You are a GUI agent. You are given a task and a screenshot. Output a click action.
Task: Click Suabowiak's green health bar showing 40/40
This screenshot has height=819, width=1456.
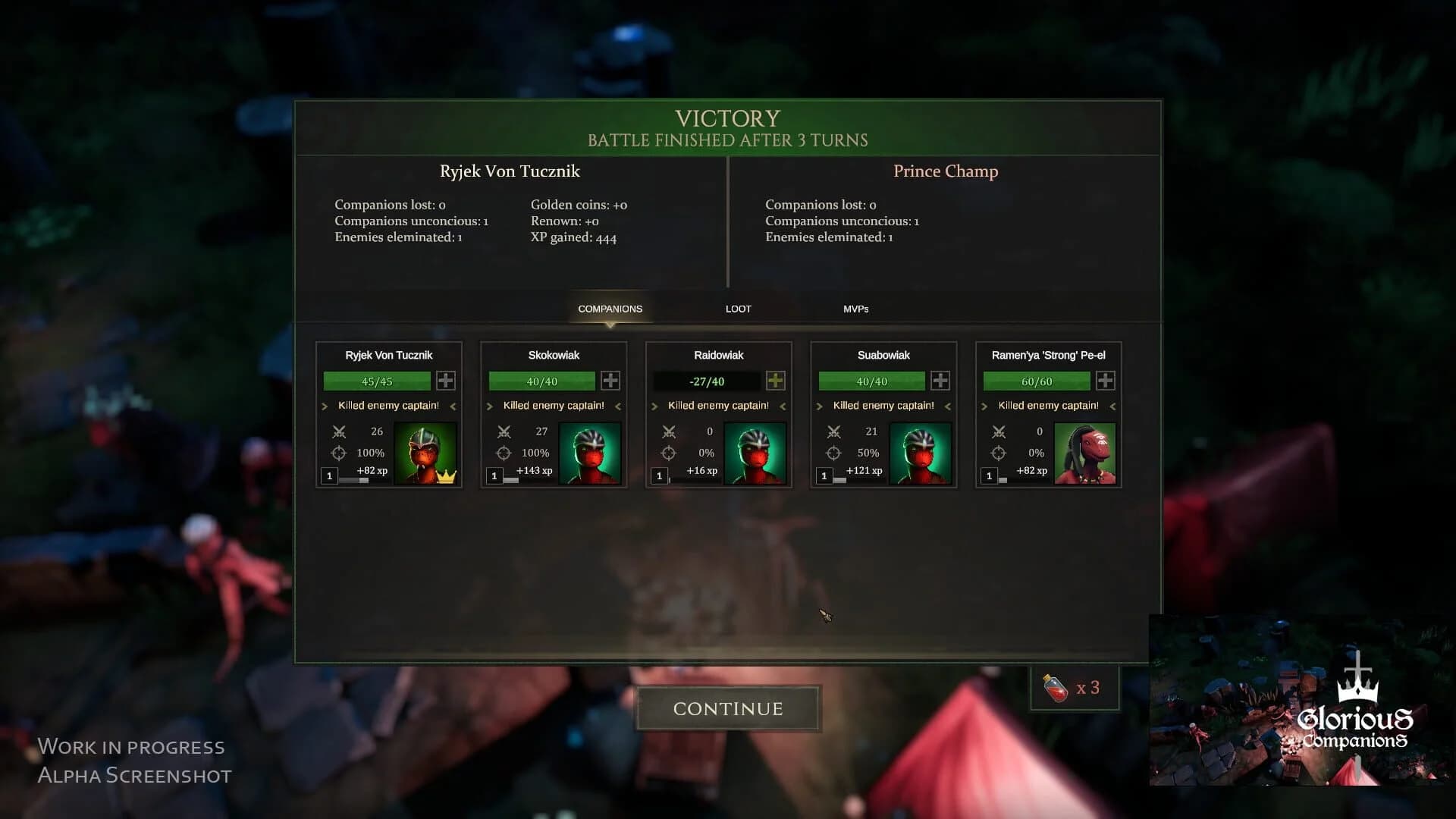(x=871, y=381)
